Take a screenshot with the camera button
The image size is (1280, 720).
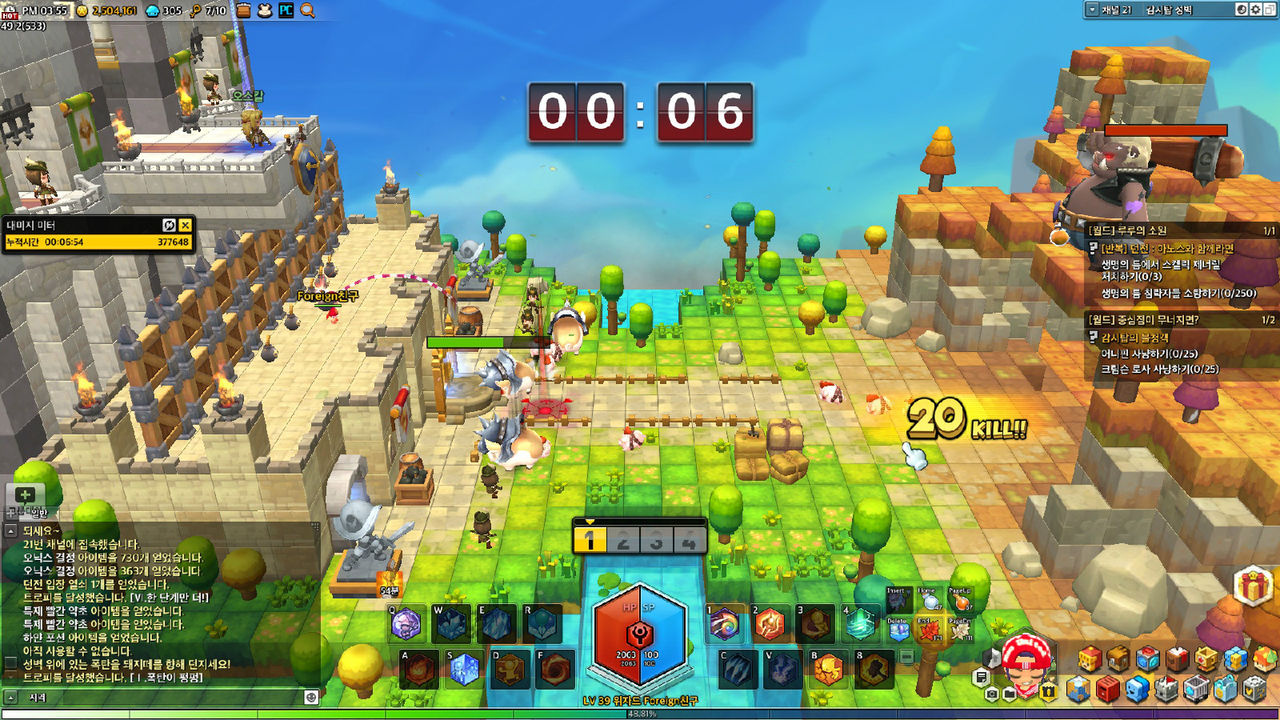(991, 693)
